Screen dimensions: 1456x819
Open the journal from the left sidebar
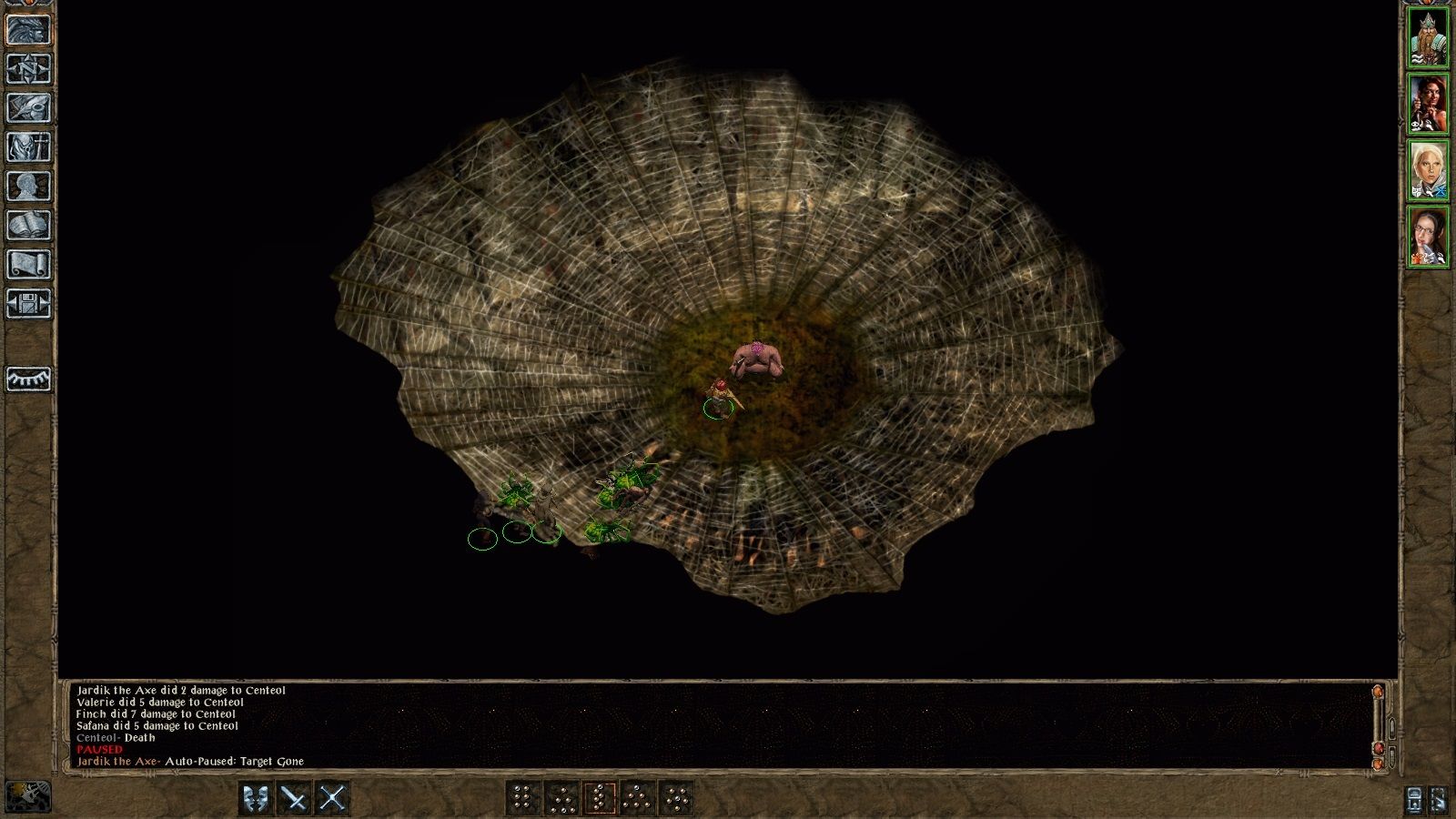[27, 106]
